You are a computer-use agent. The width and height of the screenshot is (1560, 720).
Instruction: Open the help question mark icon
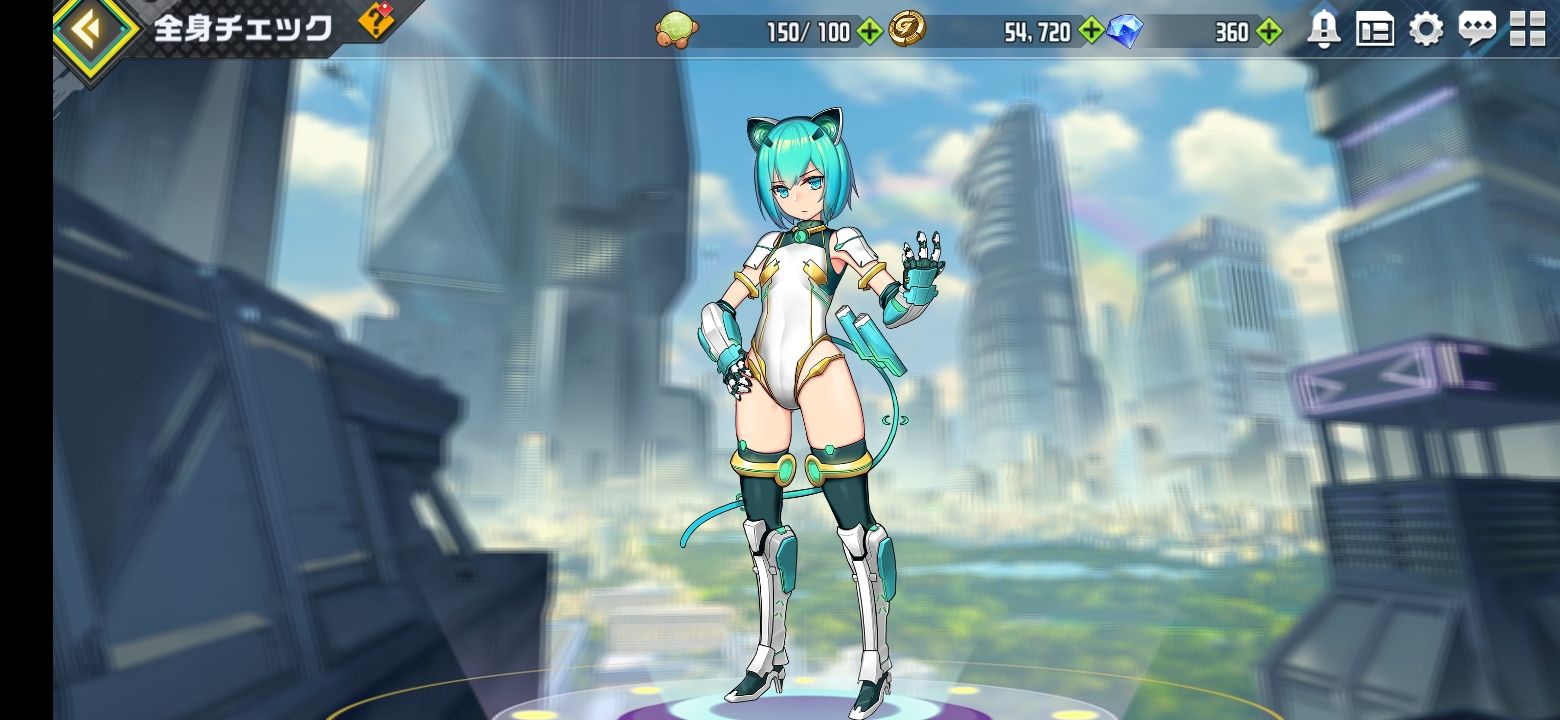[377, 20]
